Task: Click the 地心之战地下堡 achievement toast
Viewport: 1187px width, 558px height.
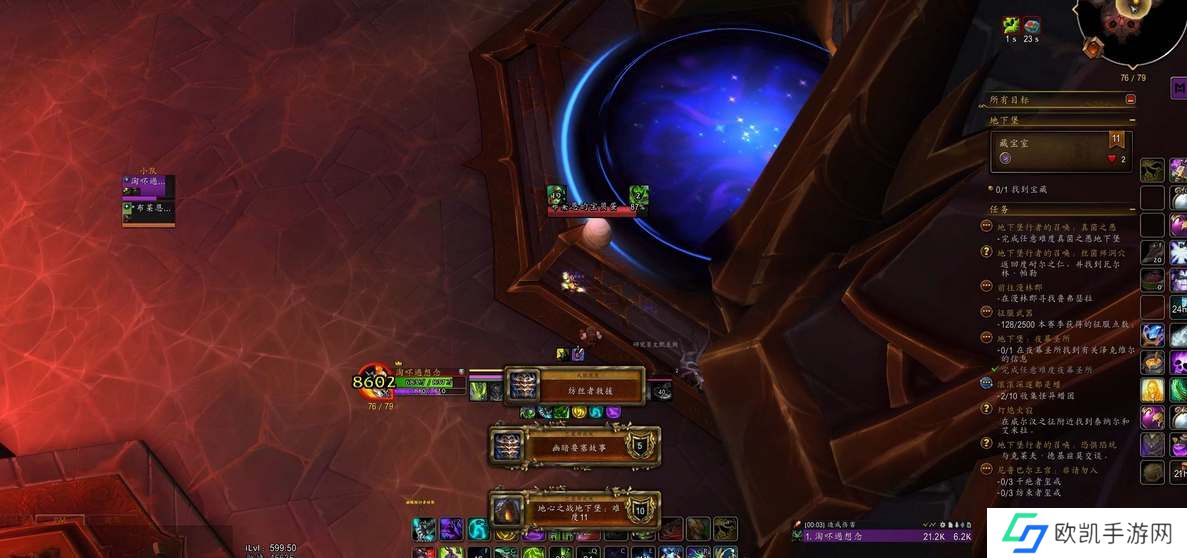Action: [574, 510]
